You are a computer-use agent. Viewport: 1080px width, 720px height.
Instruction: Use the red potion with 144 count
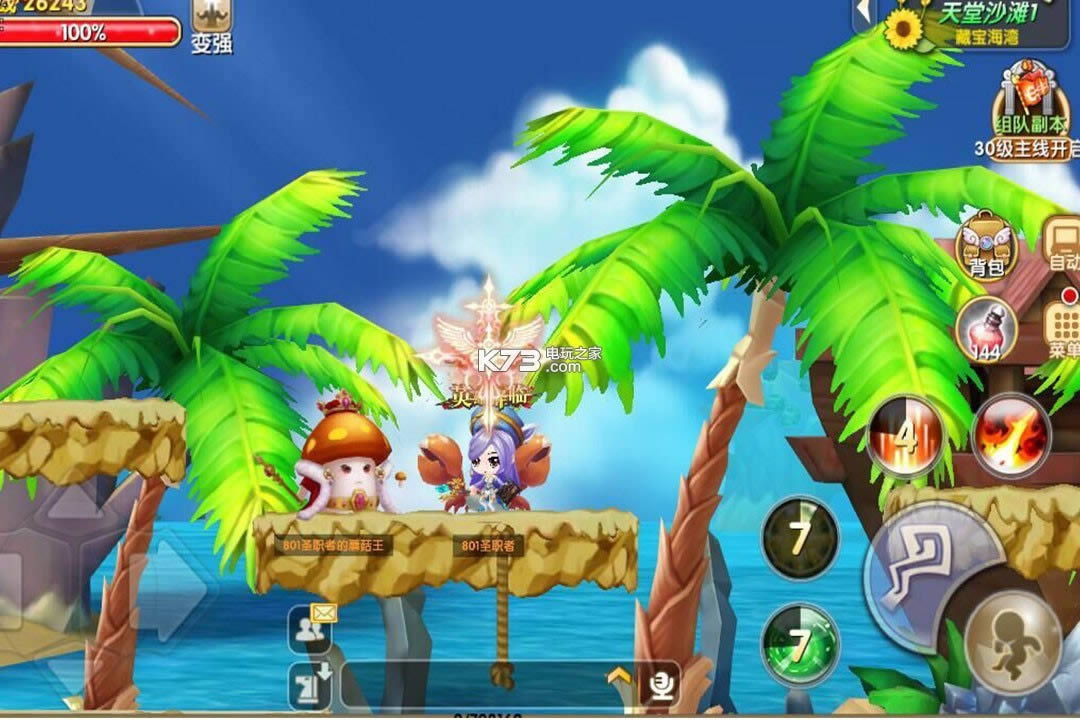[x=985, y=328]
